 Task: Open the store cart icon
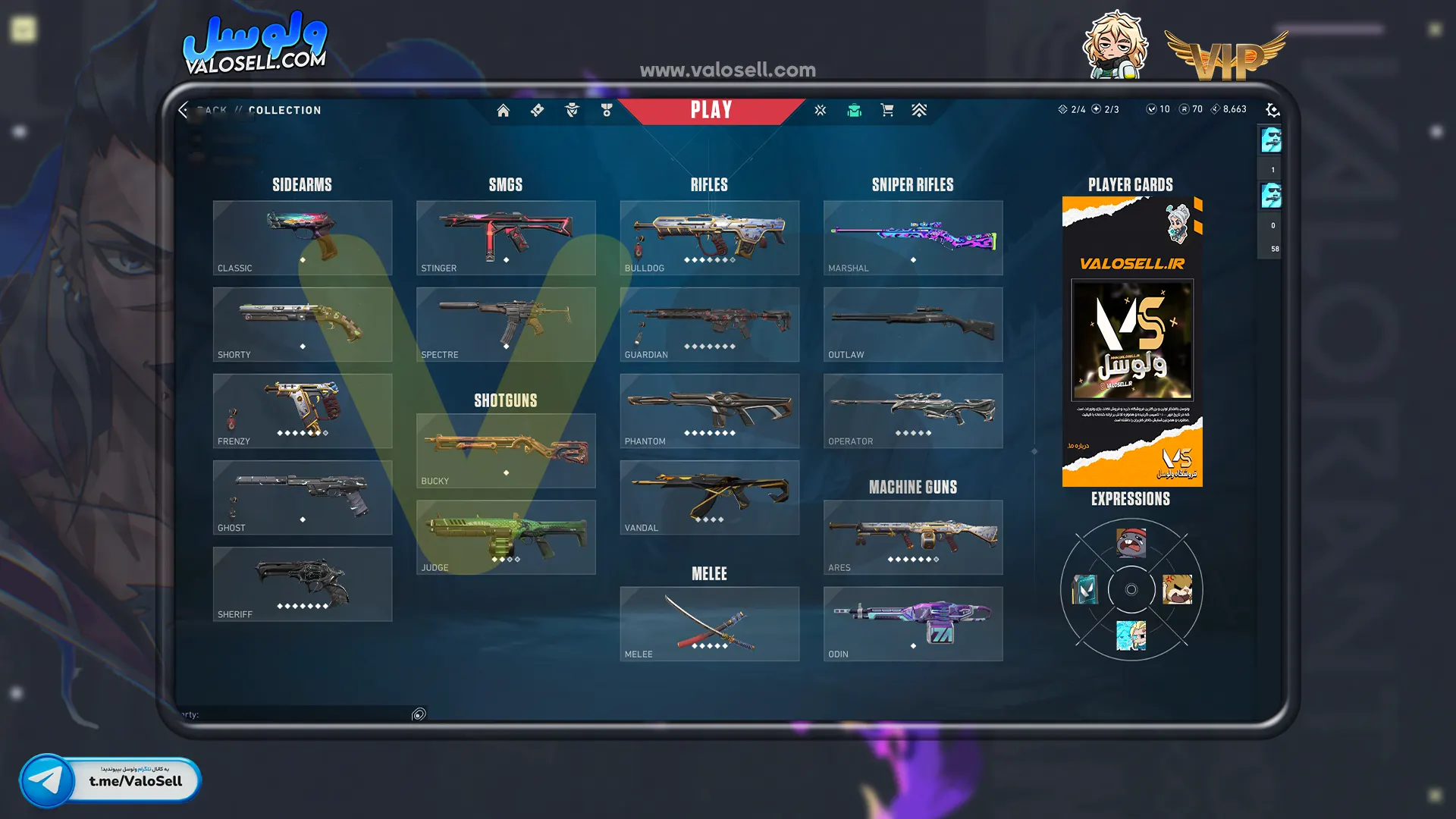886,111
